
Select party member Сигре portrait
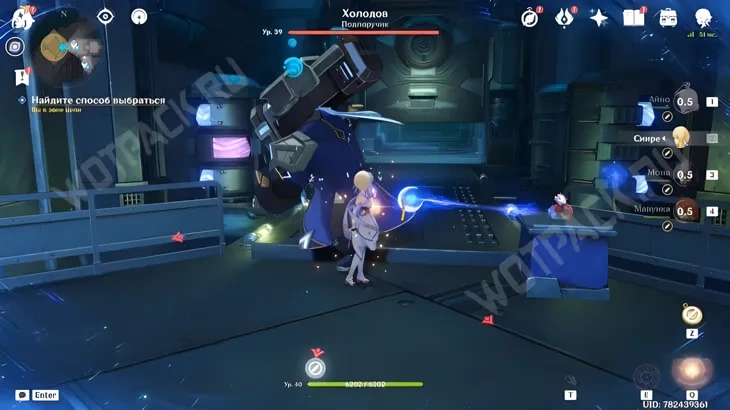681,137
